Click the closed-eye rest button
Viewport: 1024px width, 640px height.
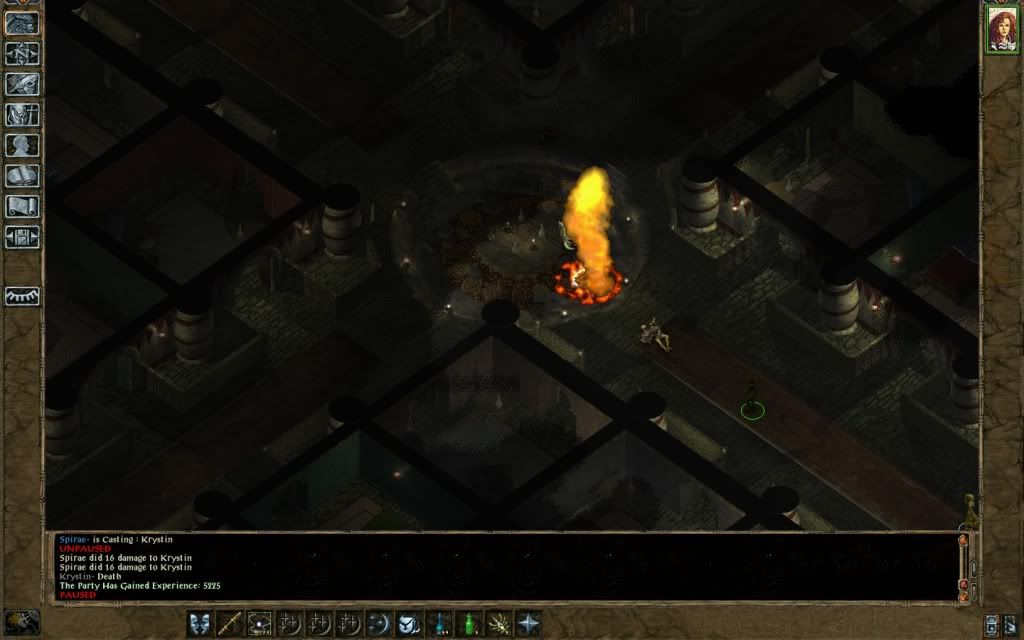[x=22, y=296]
